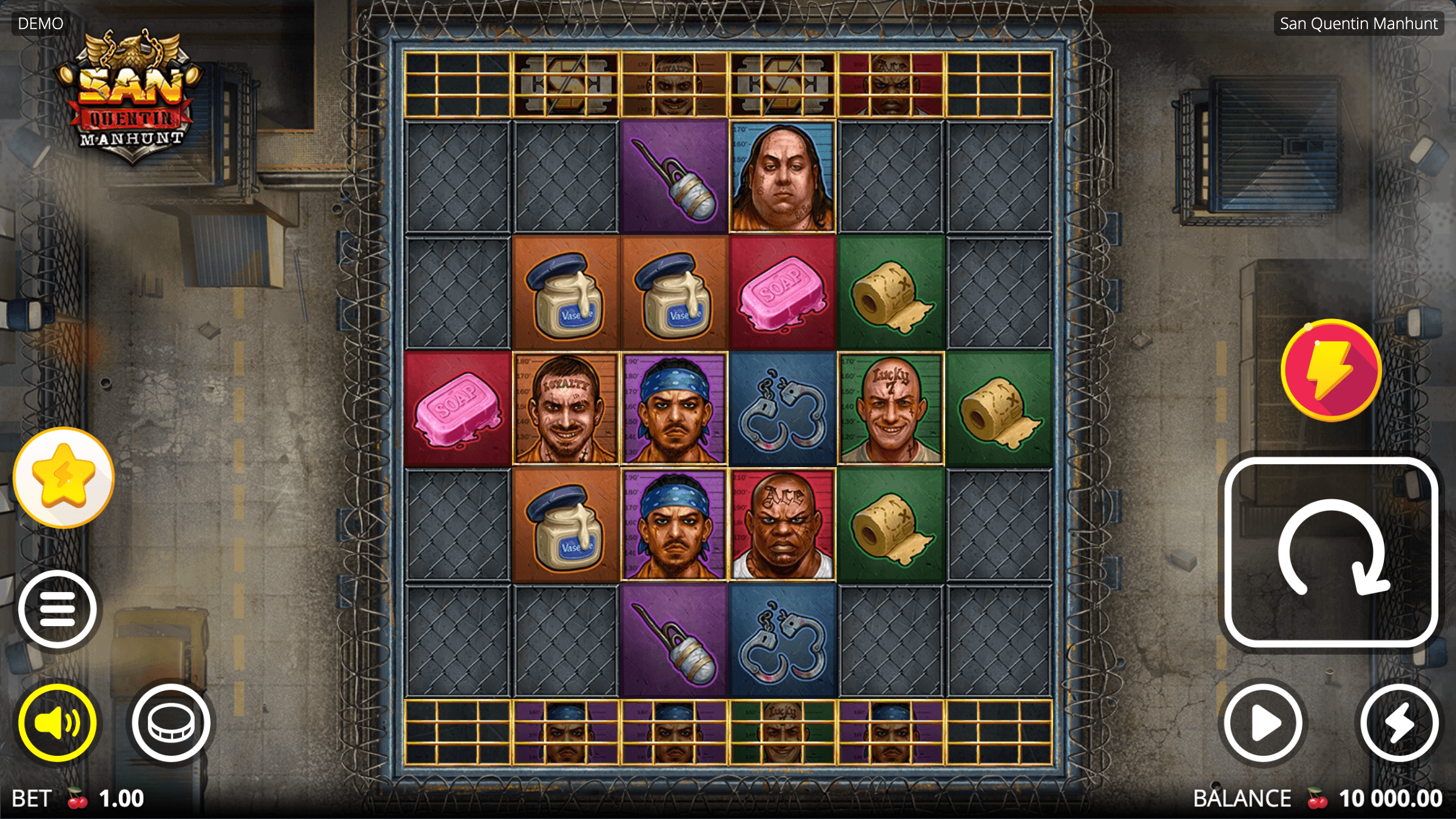Toggle the DEMO mode badge

pyautogui.click(x=39, y=23)
